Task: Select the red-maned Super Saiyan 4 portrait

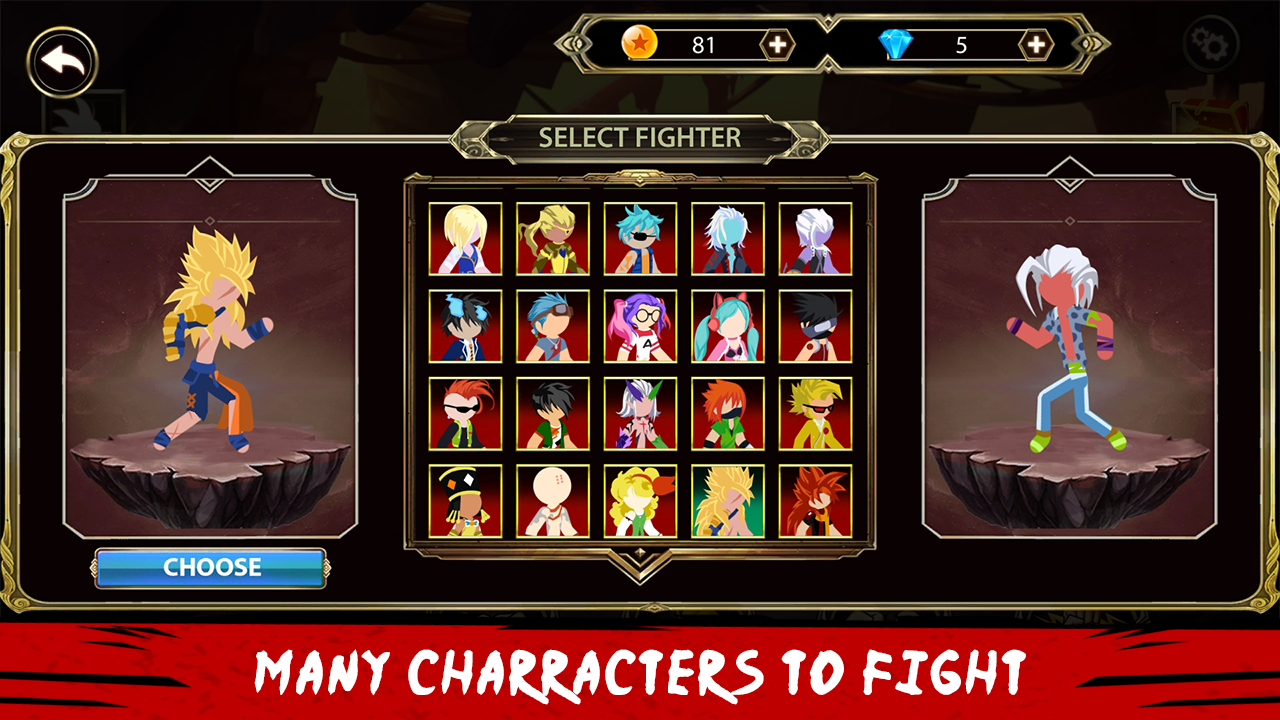Action: click(x=813, y=500)
